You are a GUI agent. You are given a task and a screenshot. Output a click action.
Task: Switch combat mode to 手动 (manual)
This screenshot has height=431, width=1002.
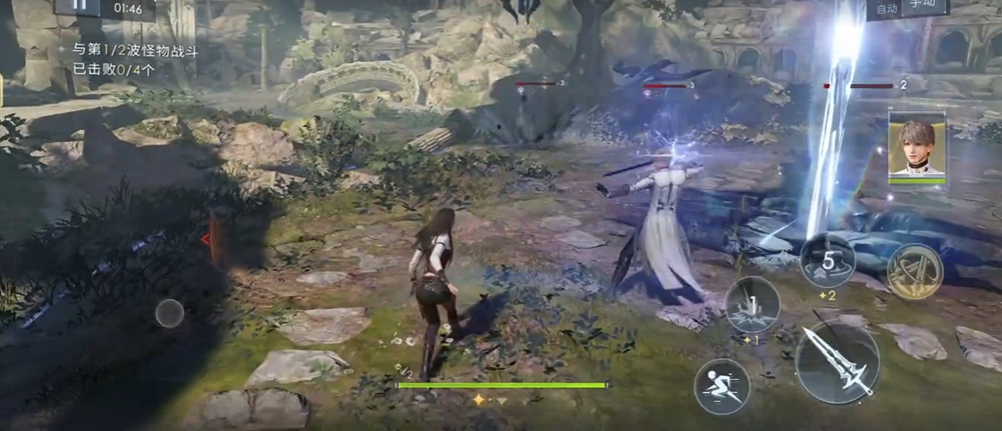point(925,7)
